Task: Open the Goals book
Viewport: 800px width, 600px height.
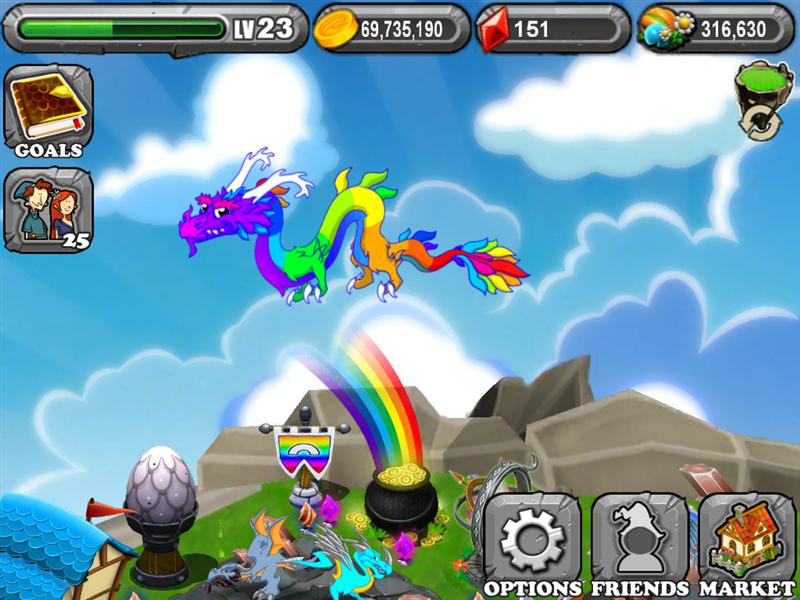Action: coord(47,108)
